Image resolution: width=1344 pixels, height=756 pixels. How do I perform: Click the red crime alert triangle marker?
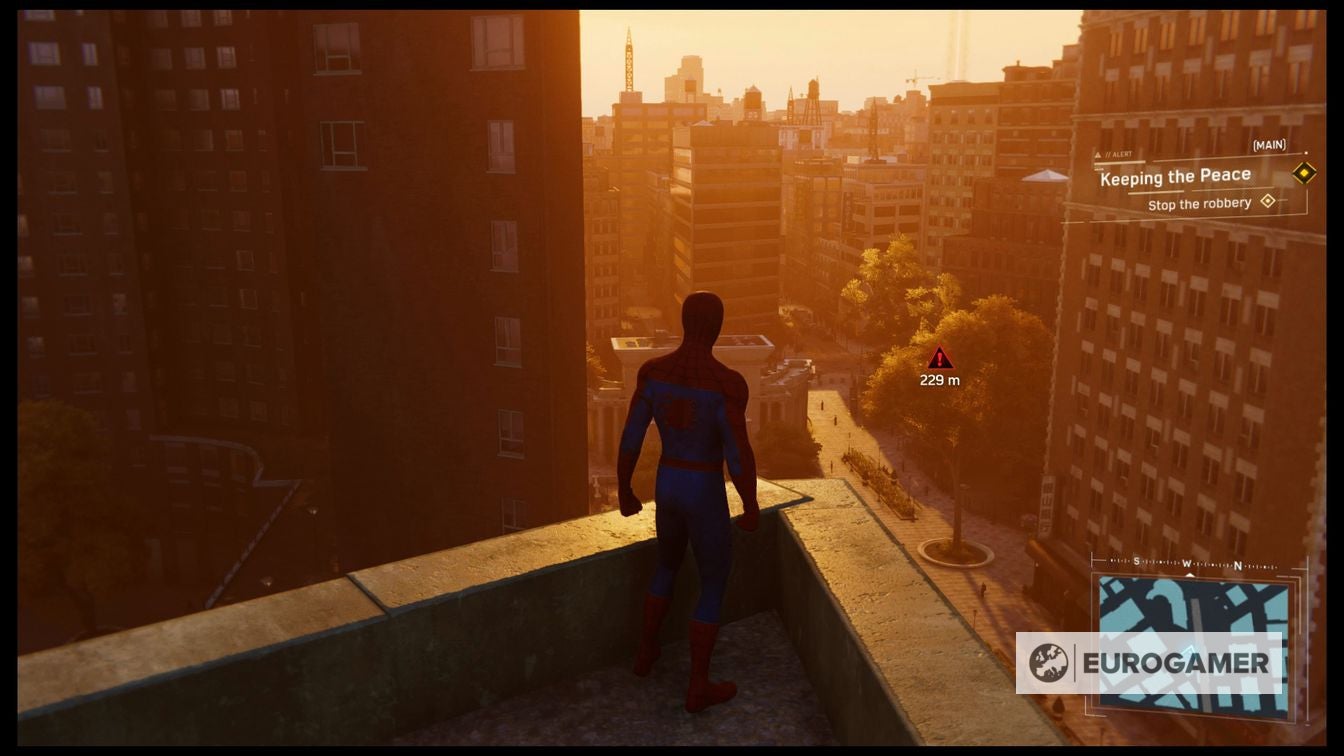tap(938, 359)
